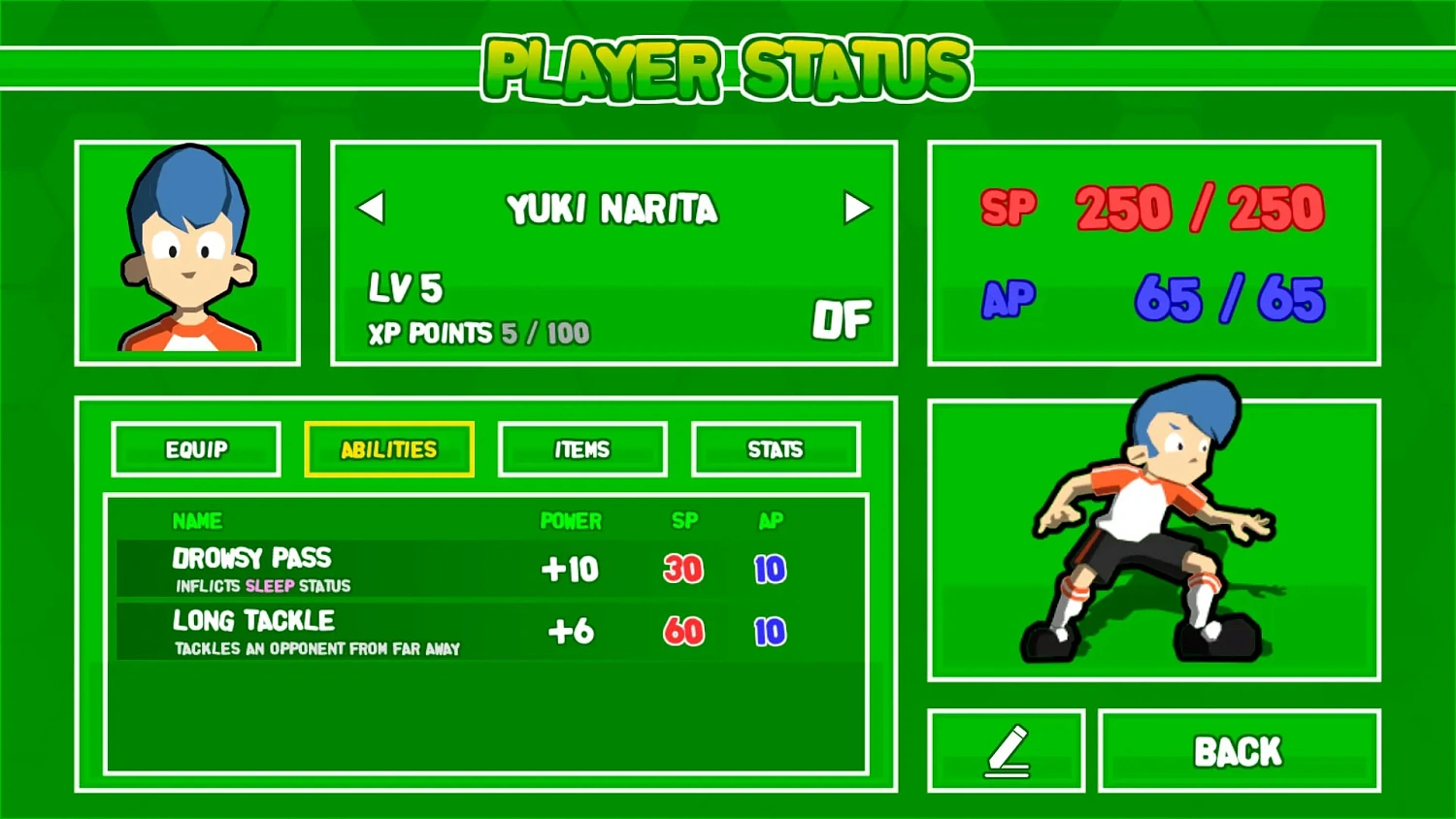Open the Items tab
1456x819 pixels.
point(582,449)
